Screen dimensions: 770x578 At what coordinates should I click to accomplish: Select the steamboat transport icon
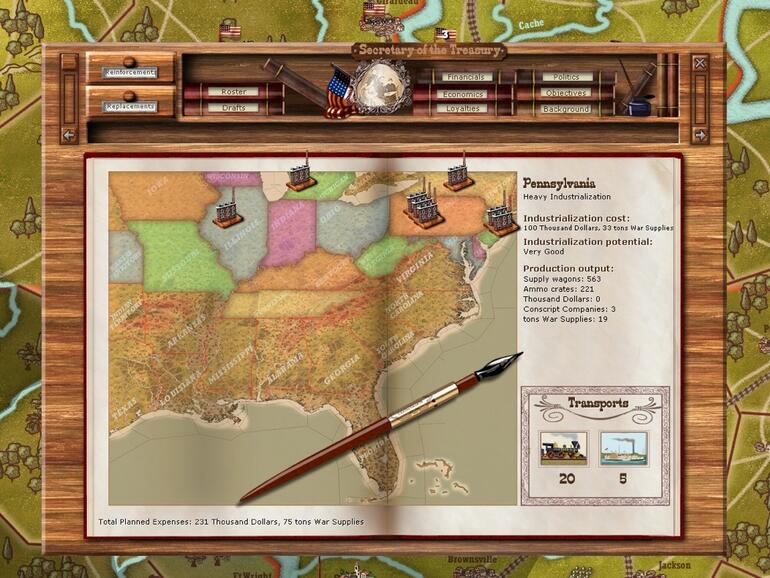point(624,448)
